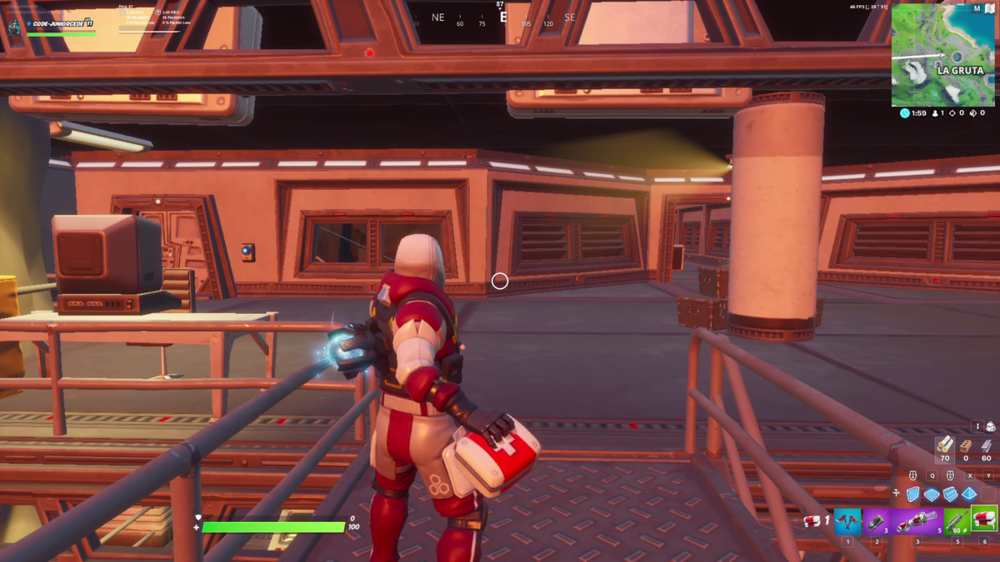
Task: Select the floor building piece
Action: (932, 494)
